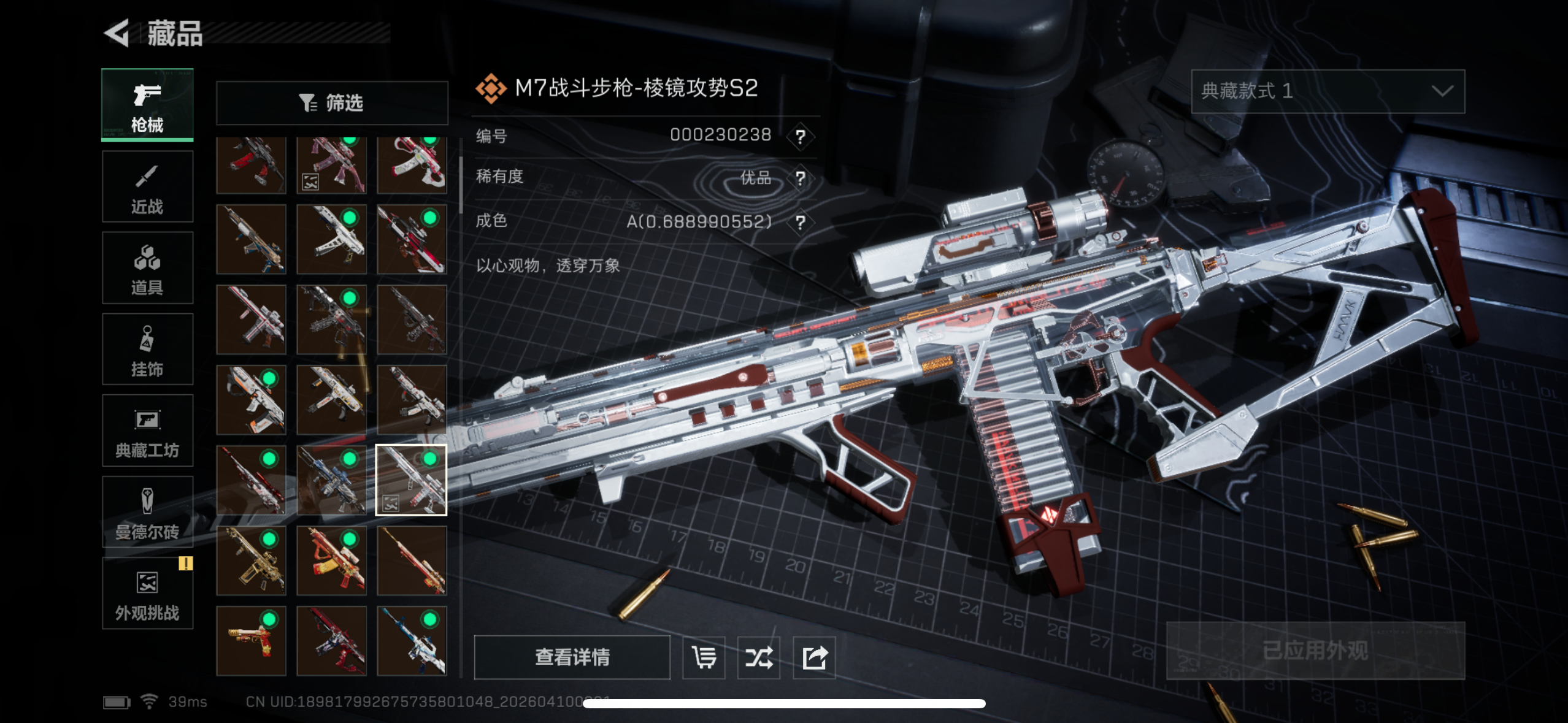
Task: Choose the golden pistol skin thumbnail
Action: [251, 641]
